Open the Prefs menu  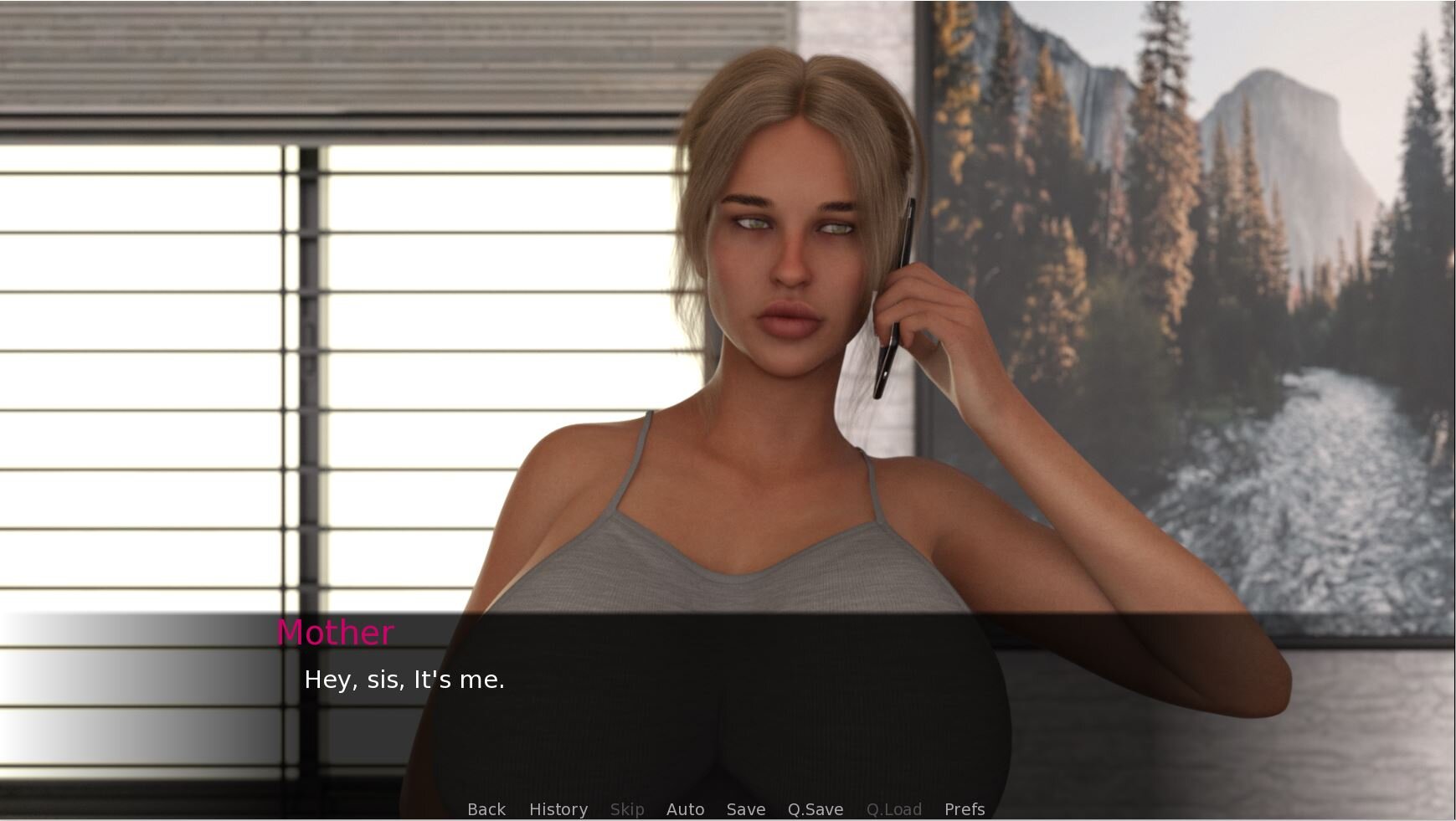(x=964, y=809)
